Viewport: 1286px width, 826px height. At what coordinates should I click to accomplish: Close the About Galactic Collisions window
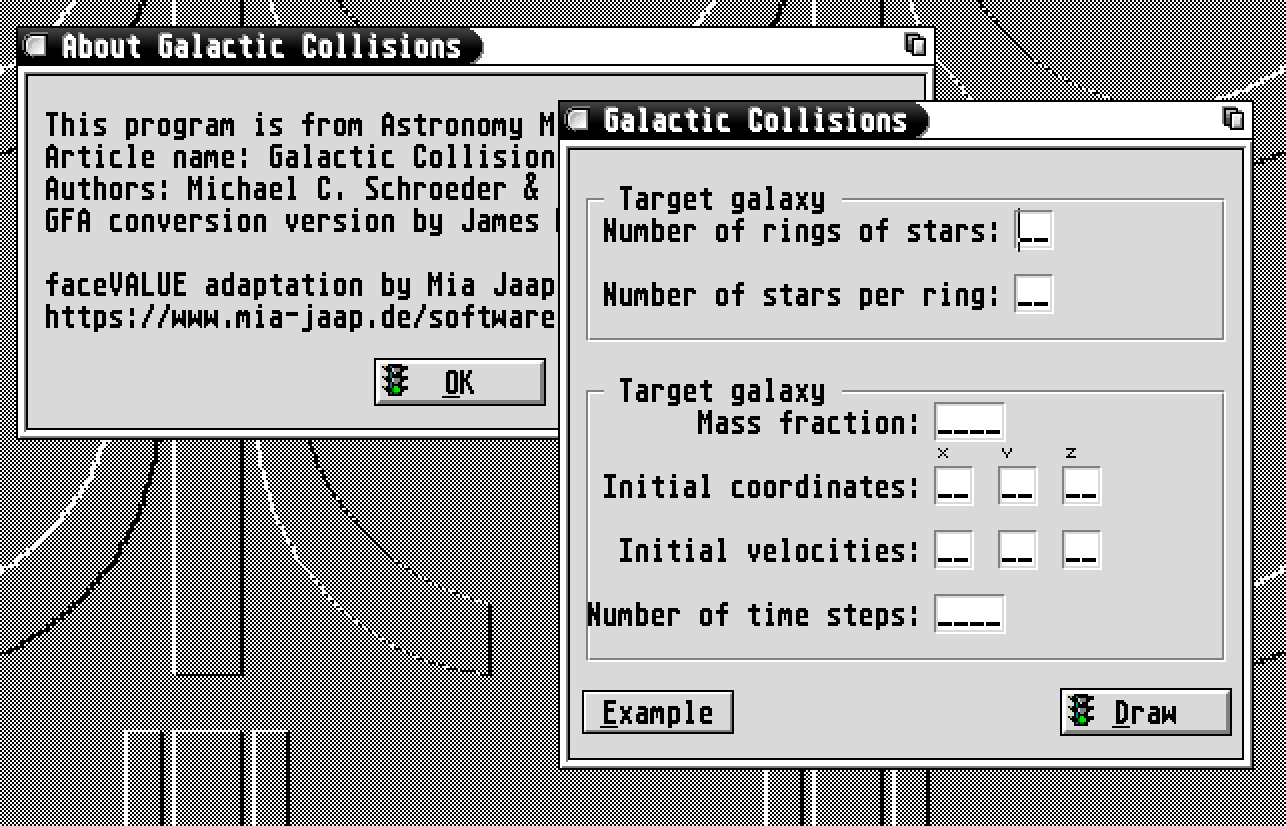point(37,46)
